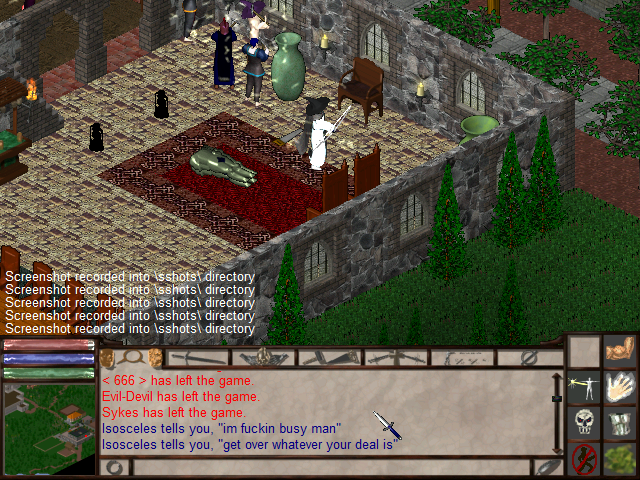Screen dimensions: 640x480
Task: Select the saw and tools tab
Action: pyautogui.click(x=330, y=357)
